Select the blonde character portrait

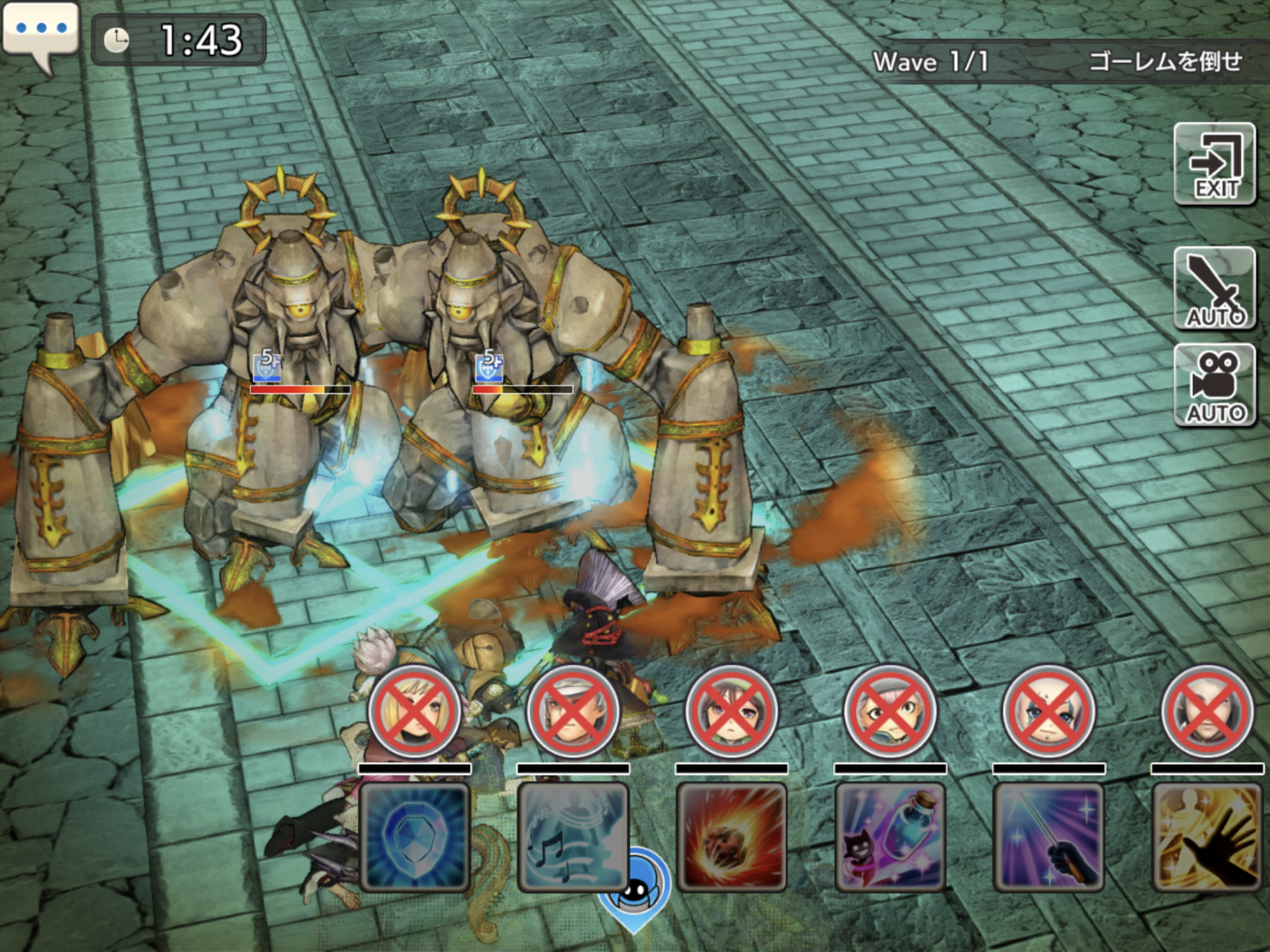click(x=415, y=712)
